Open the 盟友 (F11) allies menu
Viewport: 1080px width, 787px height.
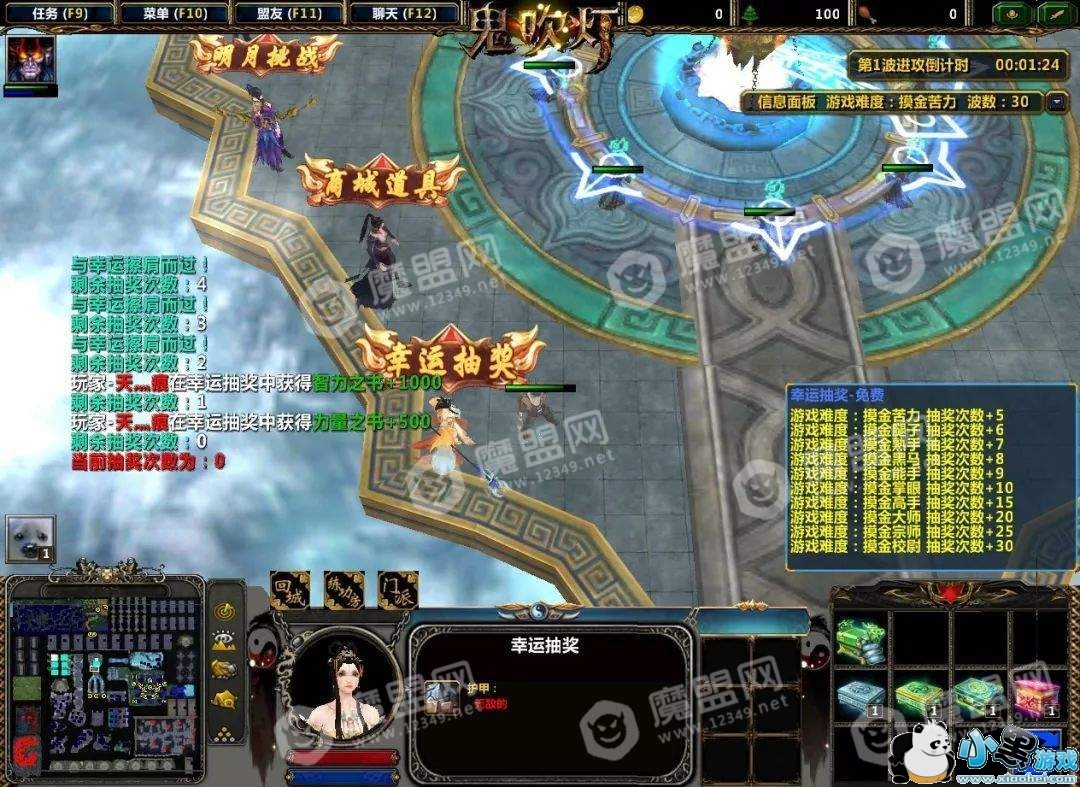(290, 14)
